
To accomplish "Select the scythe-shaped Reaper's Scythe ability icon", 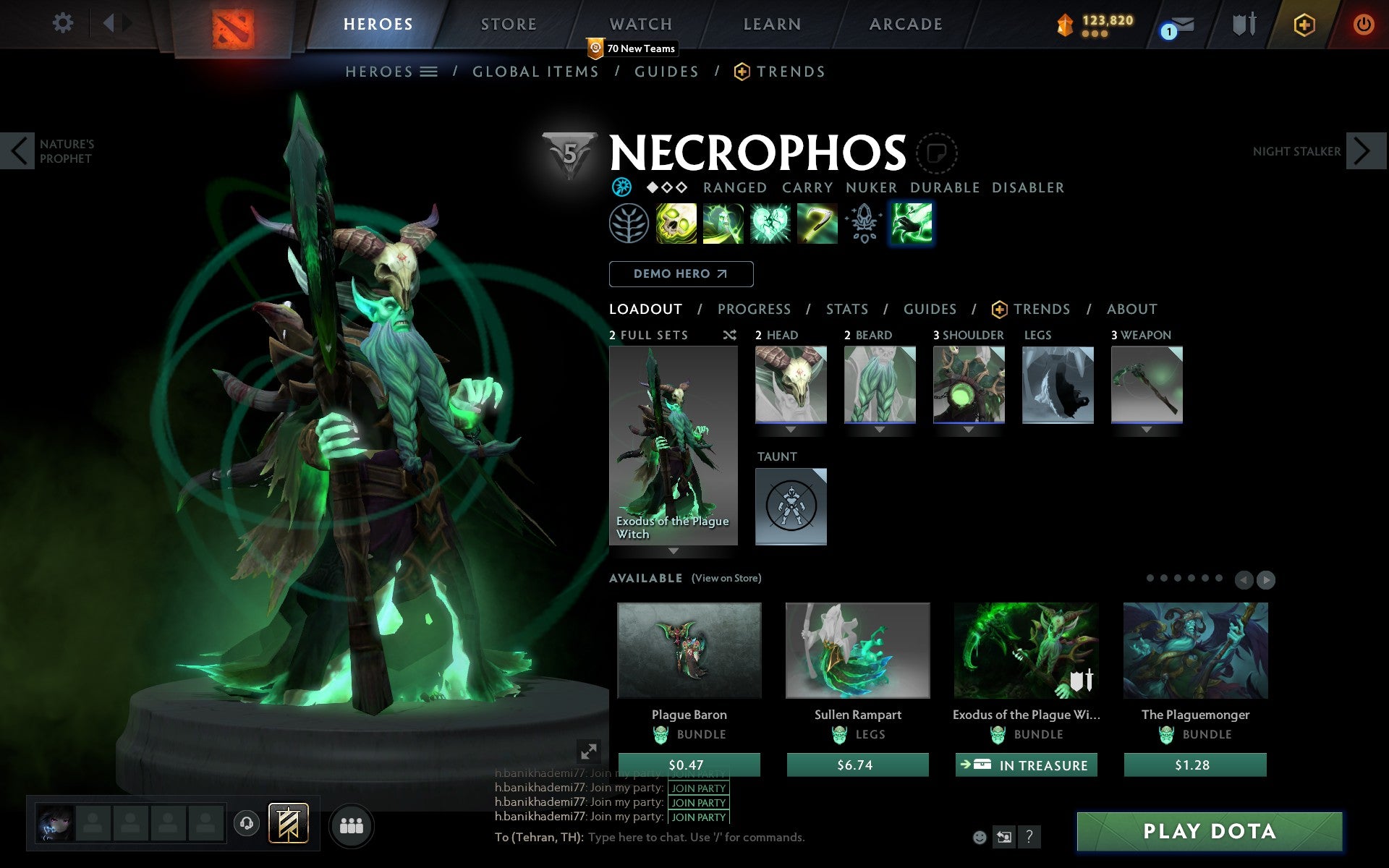I will (x=817, y=224).
